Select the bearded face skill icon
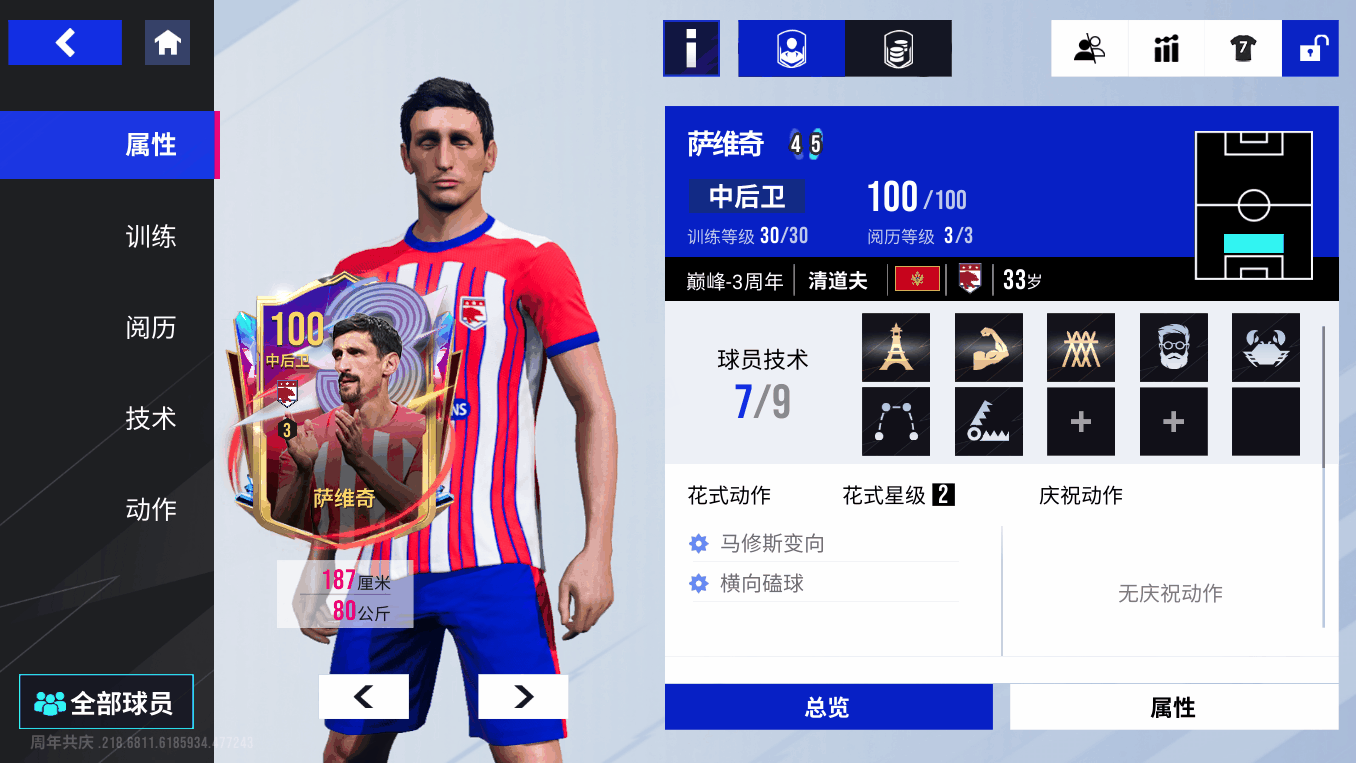 [x=1173, y=347]
